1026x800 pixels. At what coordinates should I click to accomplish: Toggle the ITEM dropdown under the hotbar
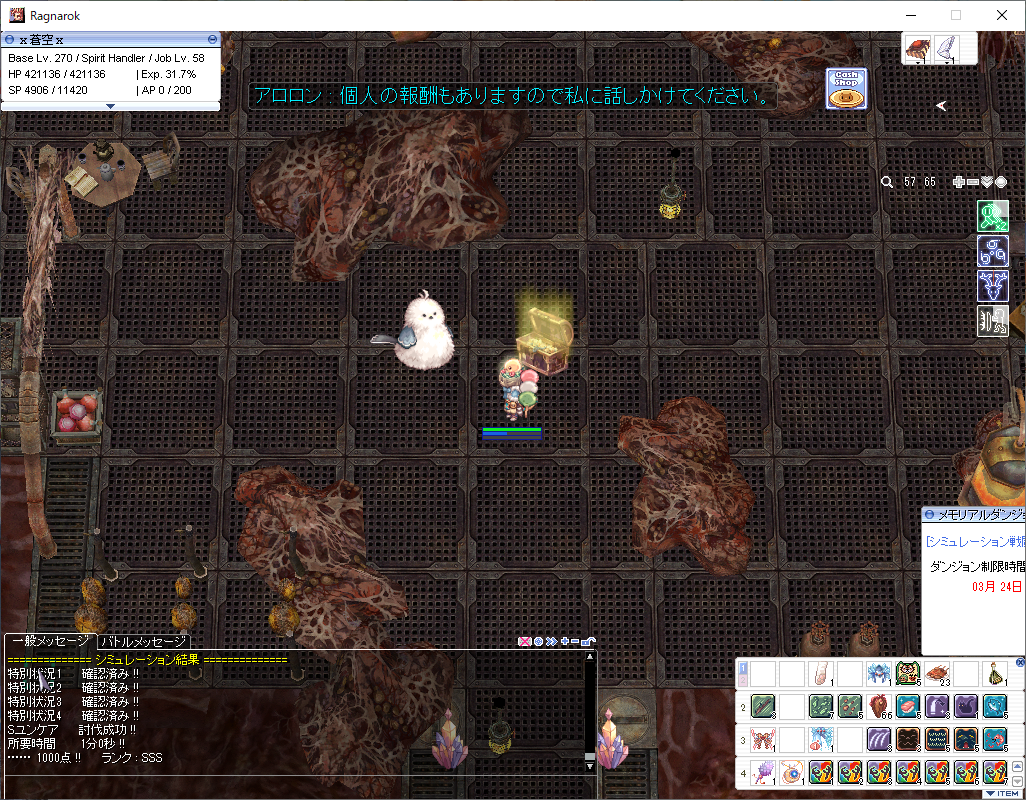pos(1002,793)
